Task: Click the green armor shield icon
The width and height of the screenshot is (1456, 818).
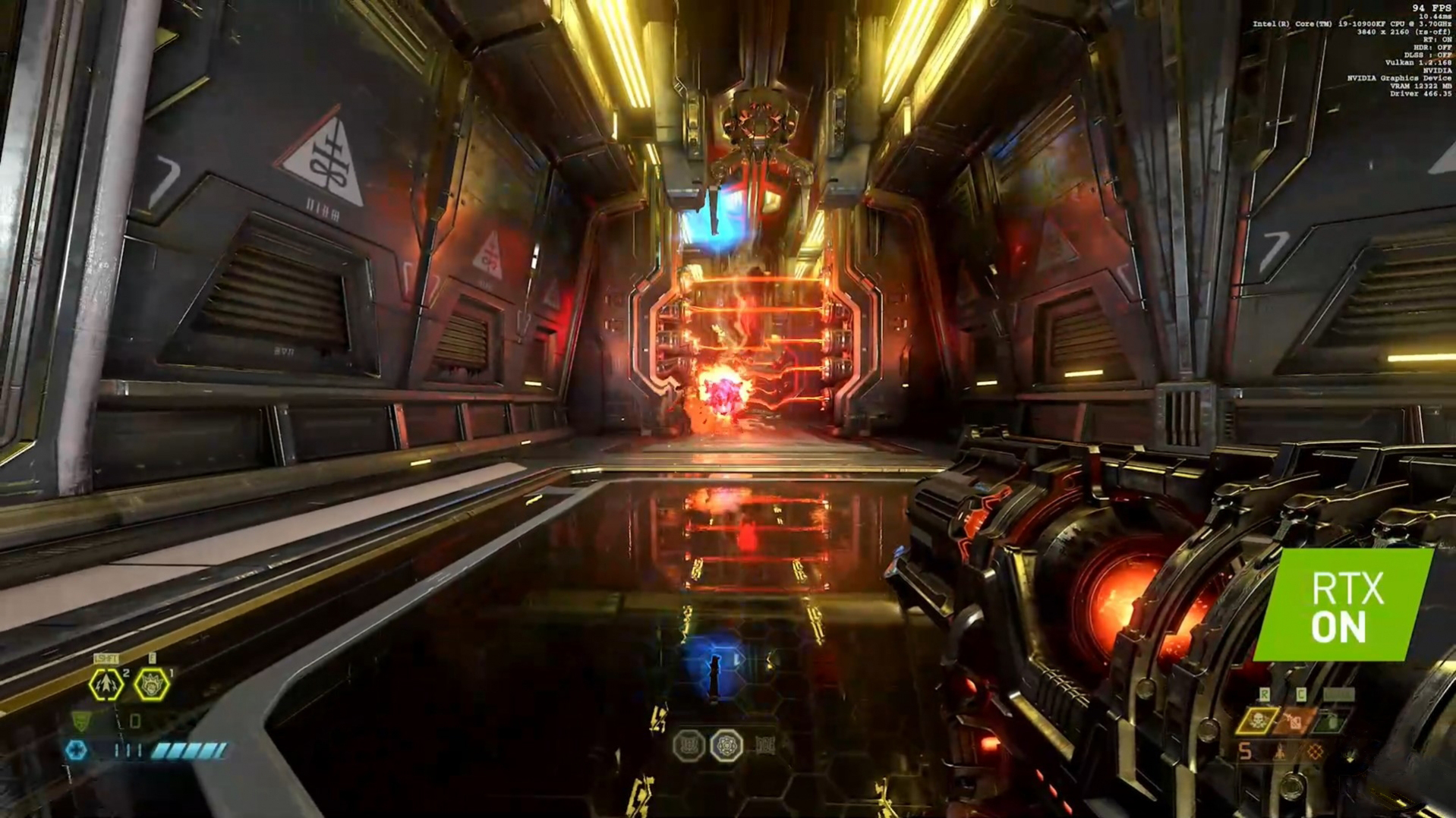Action: (80, 722)
